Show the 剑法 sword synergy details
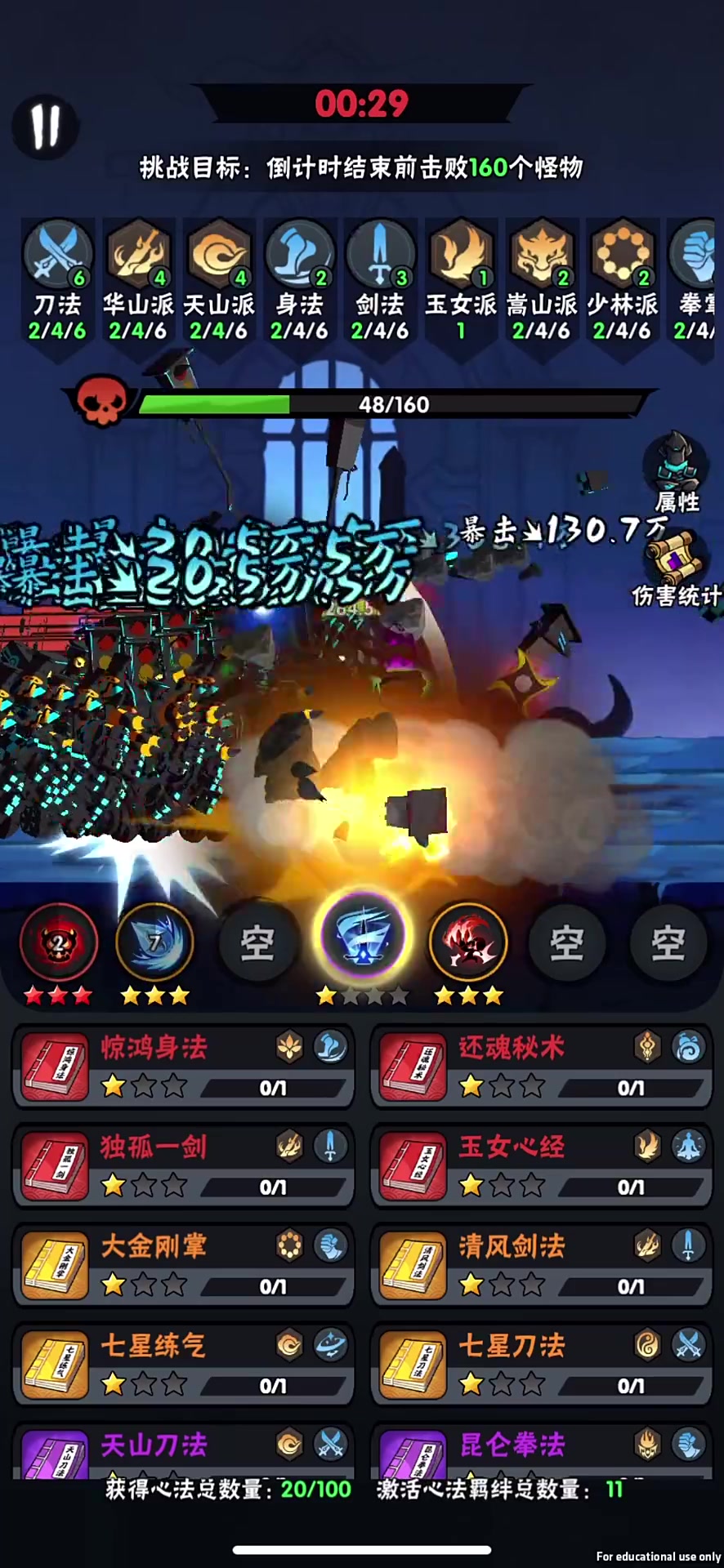Screen dimensions: 724x1568 380,253
